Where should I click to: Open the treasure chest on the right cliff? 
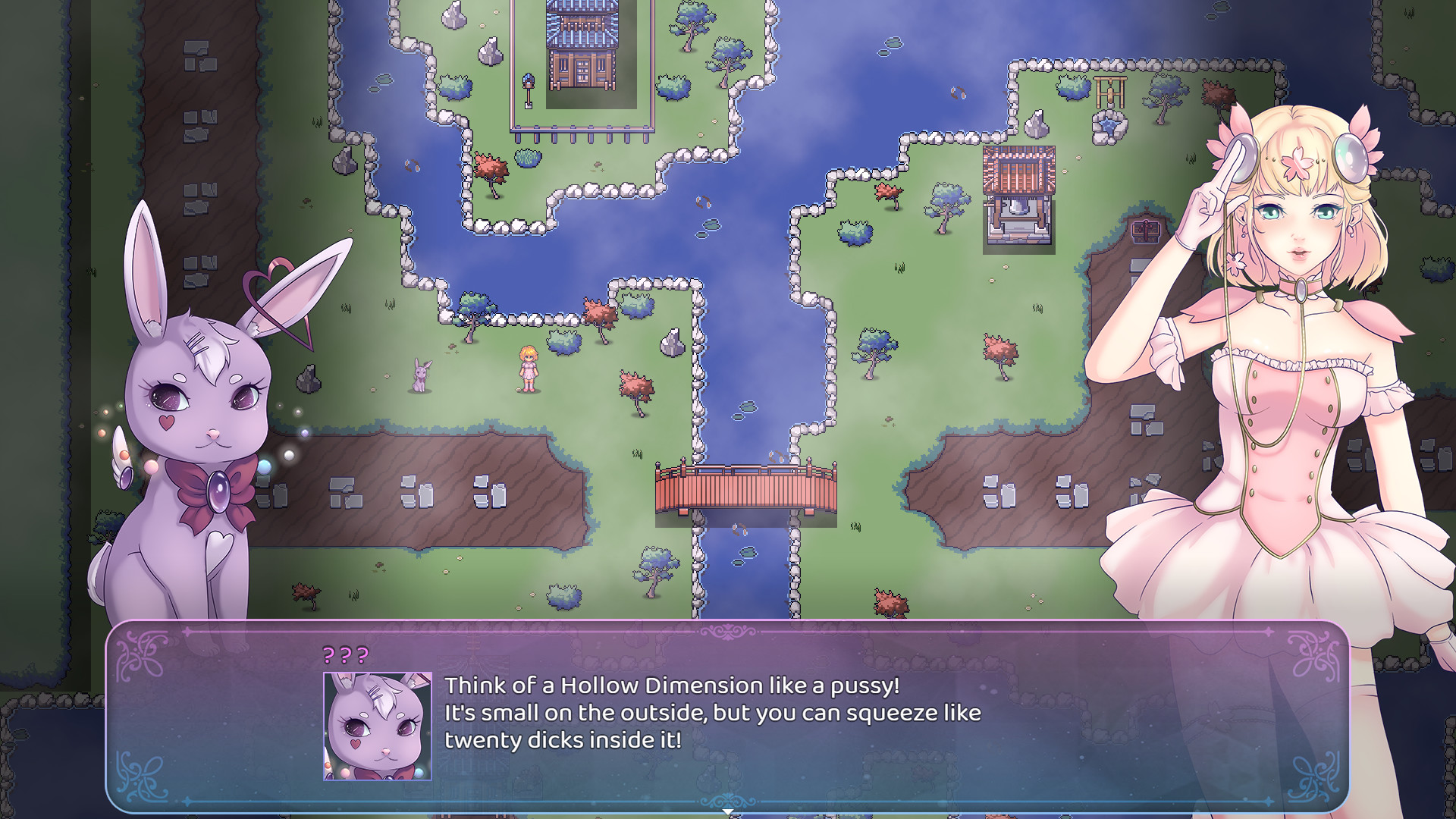[x=1146, y=231]
